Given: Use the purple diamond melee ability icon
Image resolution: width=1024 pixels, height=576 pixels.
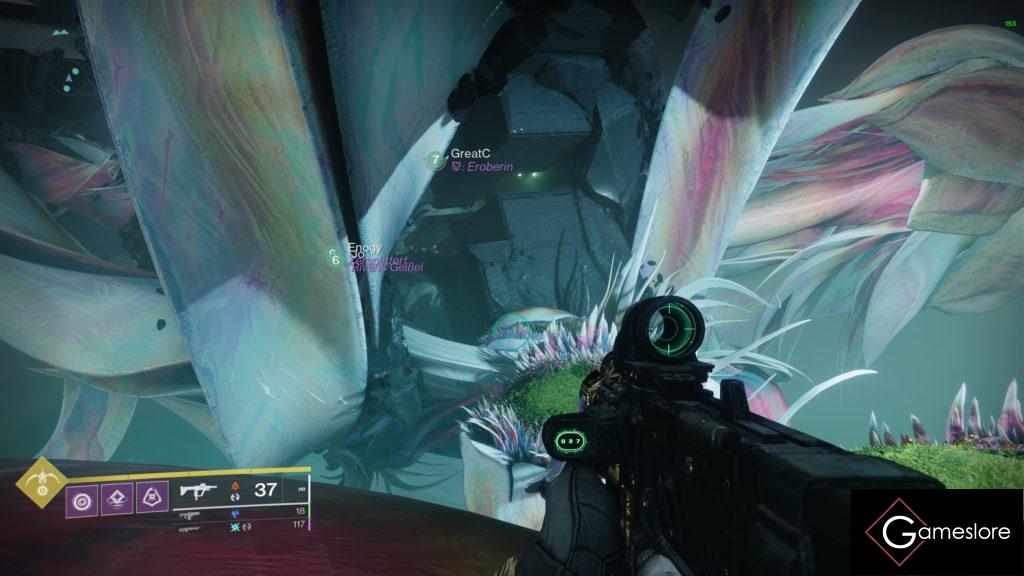Looking at the screenshot, I should pyautogui.click(x=115, y=495).
